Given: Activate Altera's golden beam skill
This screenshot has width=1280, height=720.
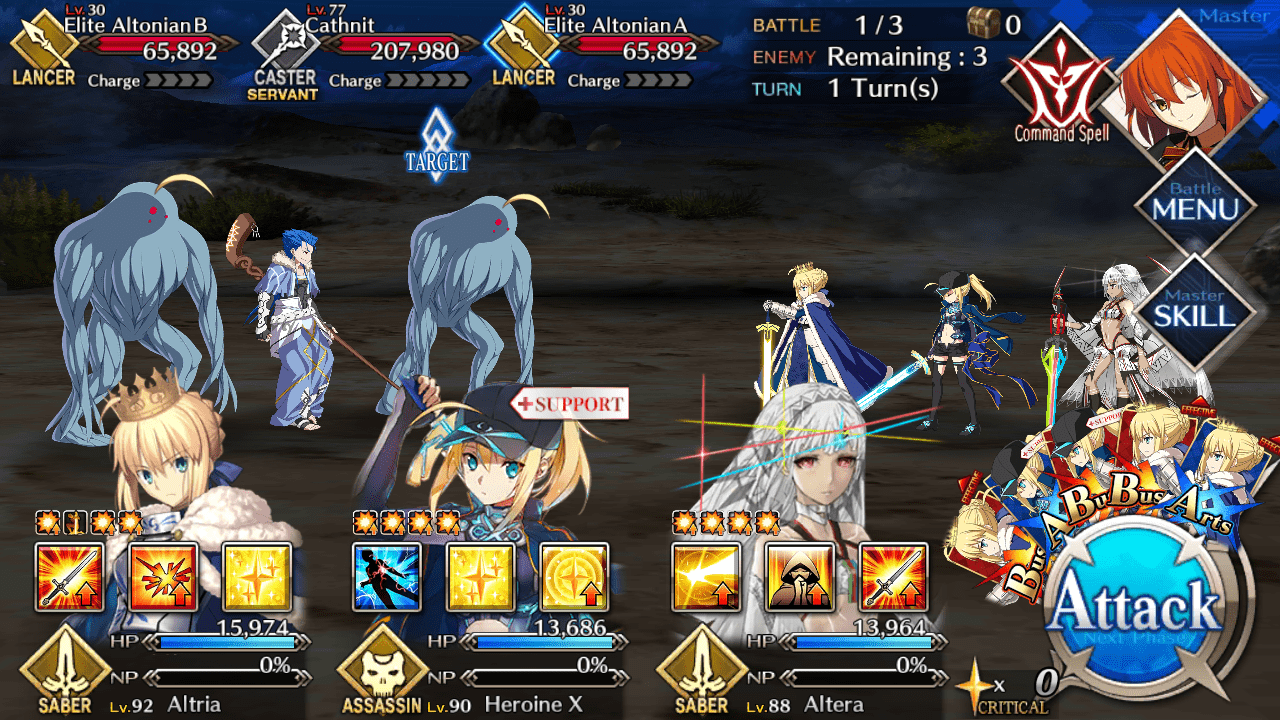Looking at the screenshot, I should click(x=706, y=577).
